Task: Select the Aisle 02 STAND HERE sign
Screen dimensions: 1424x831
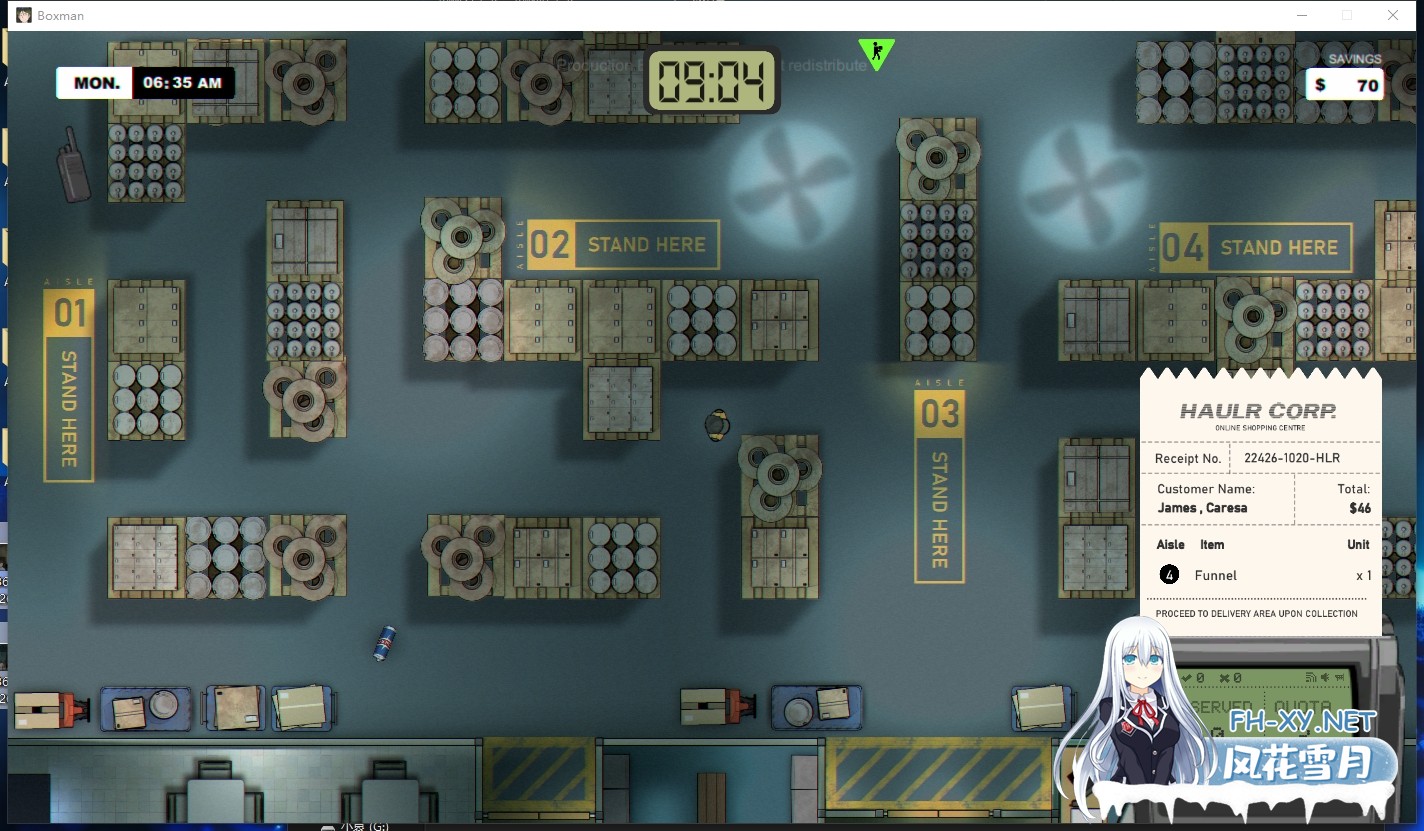Action: tap(620, 244)
